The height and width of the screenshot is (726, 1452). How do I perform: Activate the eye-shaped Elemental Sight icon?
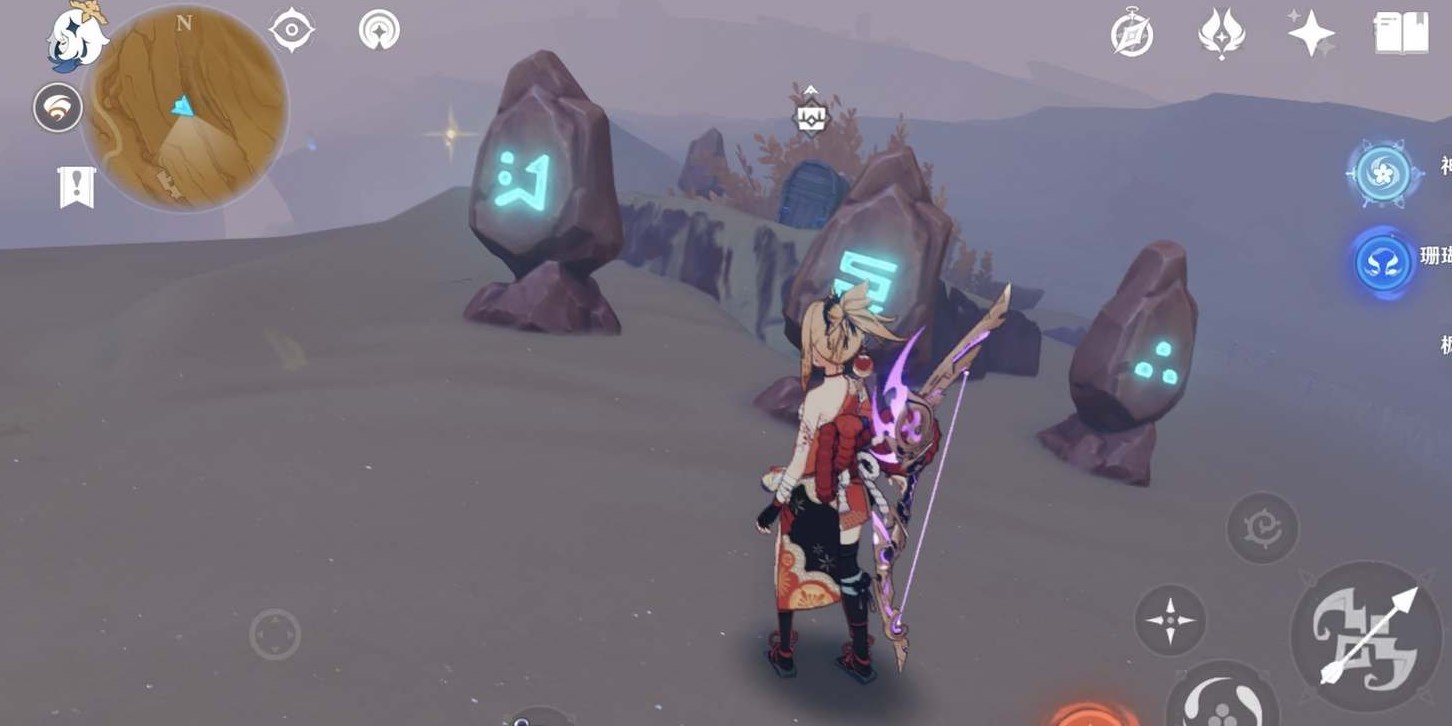tap(292, 30)
